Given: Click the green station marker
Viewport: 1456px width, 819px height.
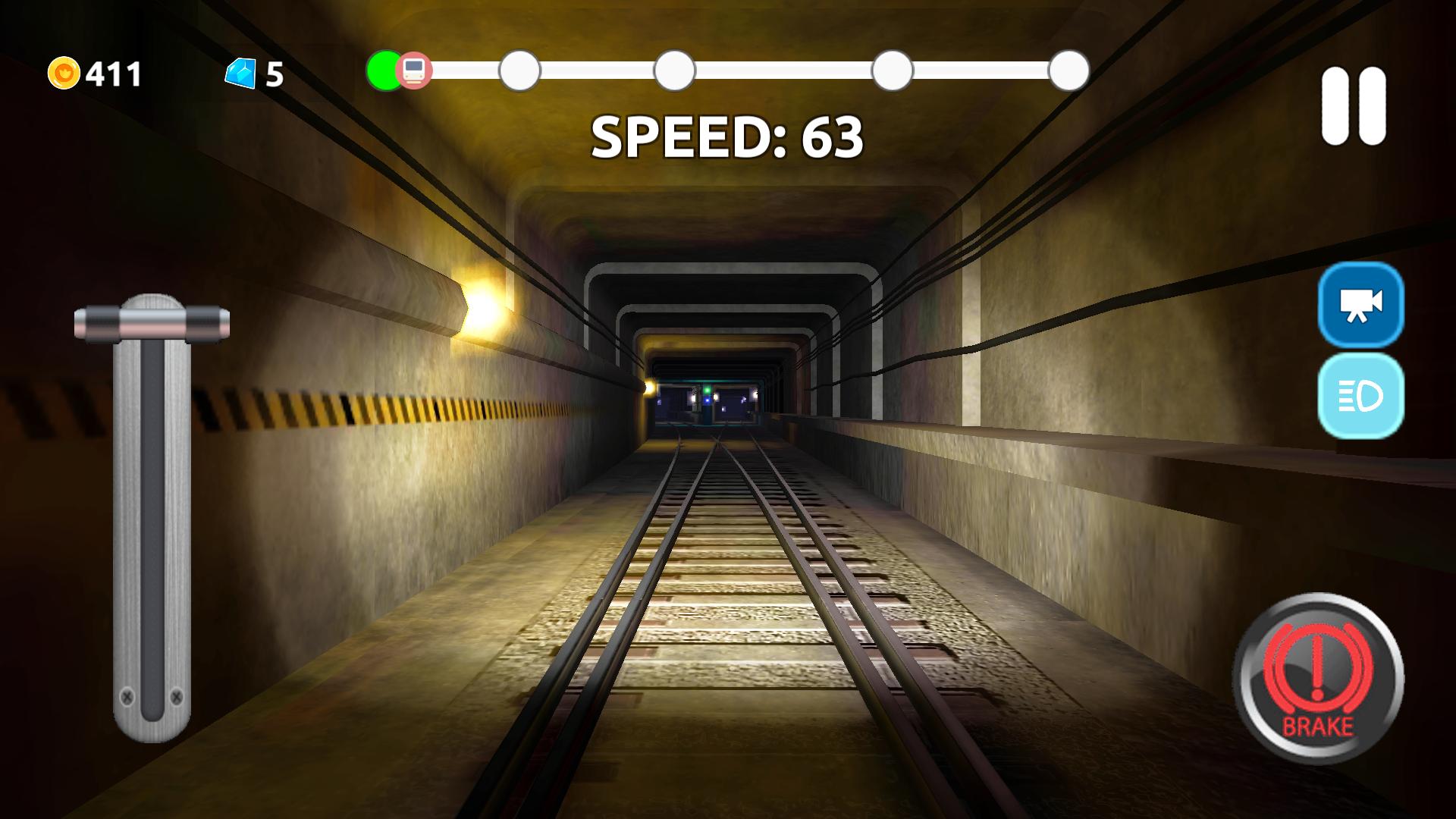Looking at the screenshot, I should pyautogui.click(x=384, y=71).
